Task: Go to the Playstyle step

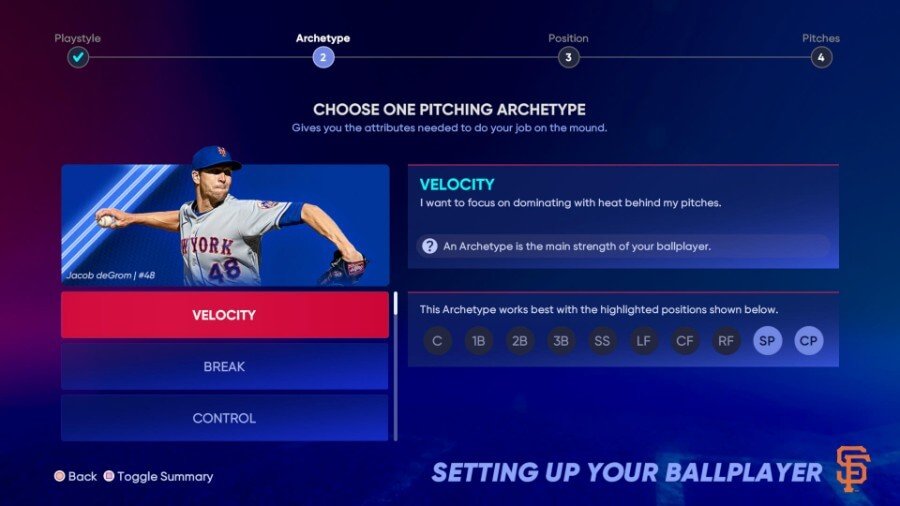Action: point(78,57)
